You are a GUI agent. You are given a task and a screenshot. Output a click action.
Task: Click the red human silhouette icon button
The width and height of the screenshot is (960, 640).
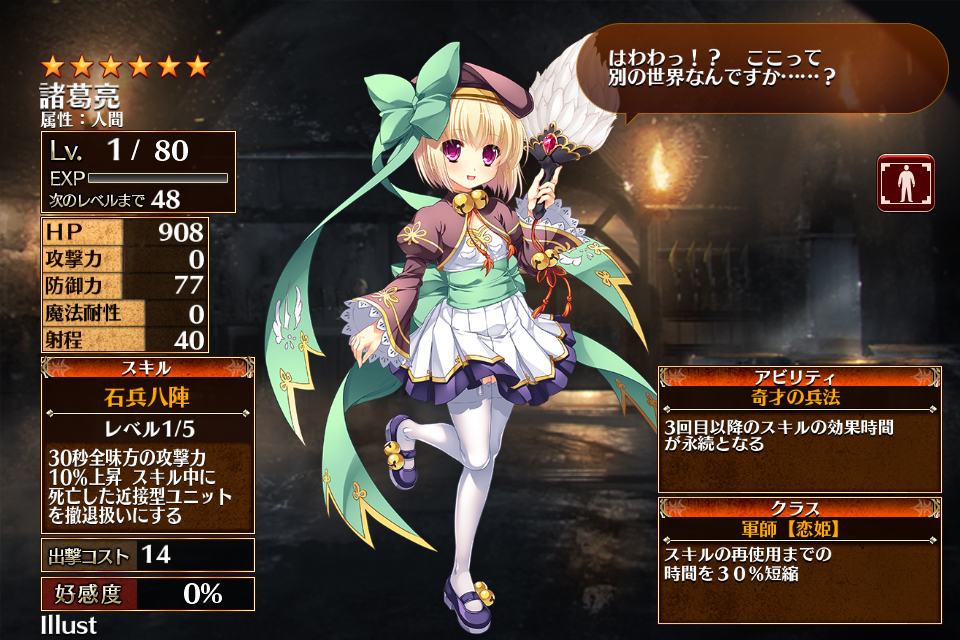pos(905,183)
